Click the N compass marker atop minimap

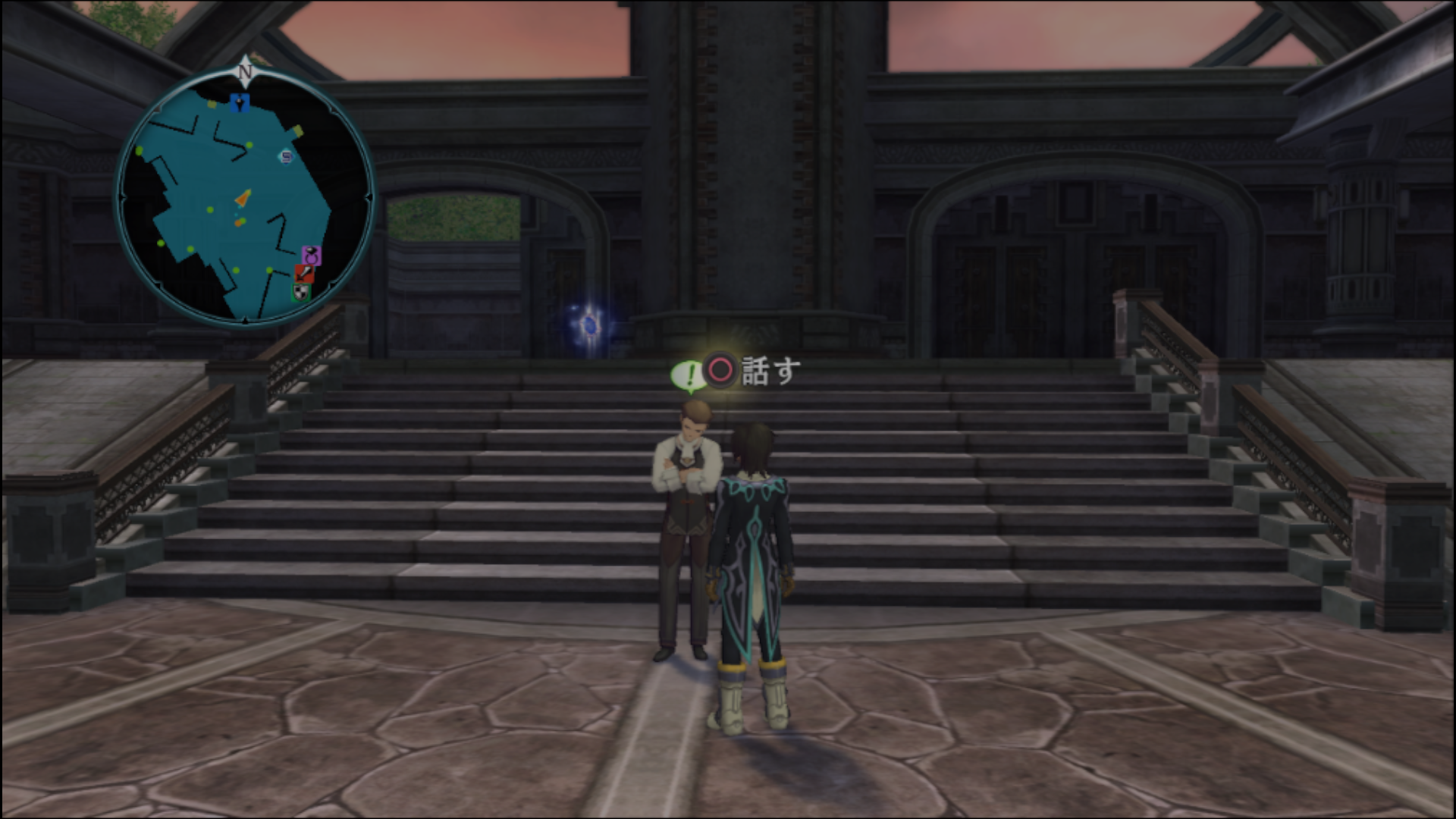(244, 71)
